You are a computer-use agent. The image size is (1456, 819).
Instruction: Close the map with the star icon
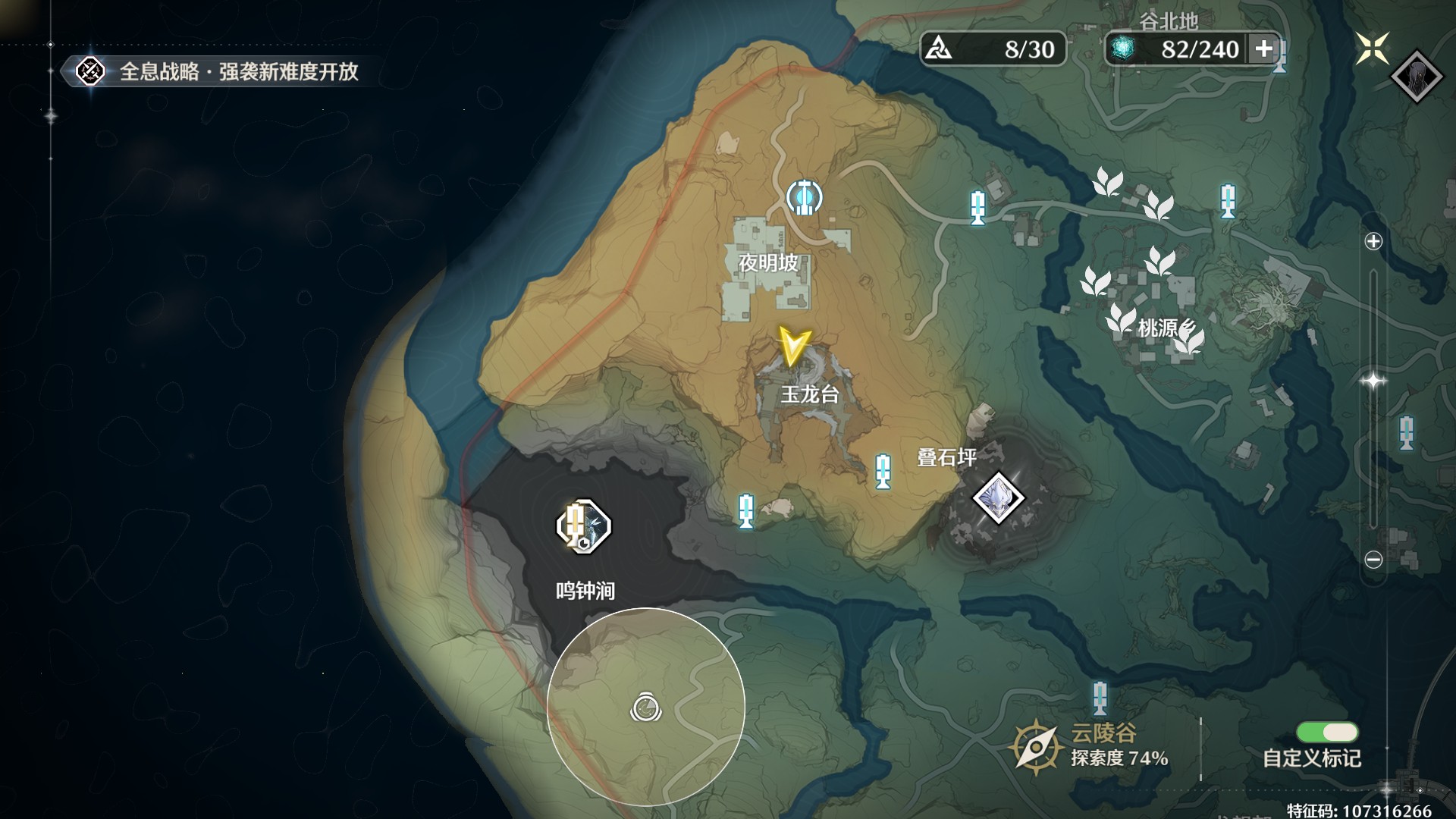coord(1373,49)
